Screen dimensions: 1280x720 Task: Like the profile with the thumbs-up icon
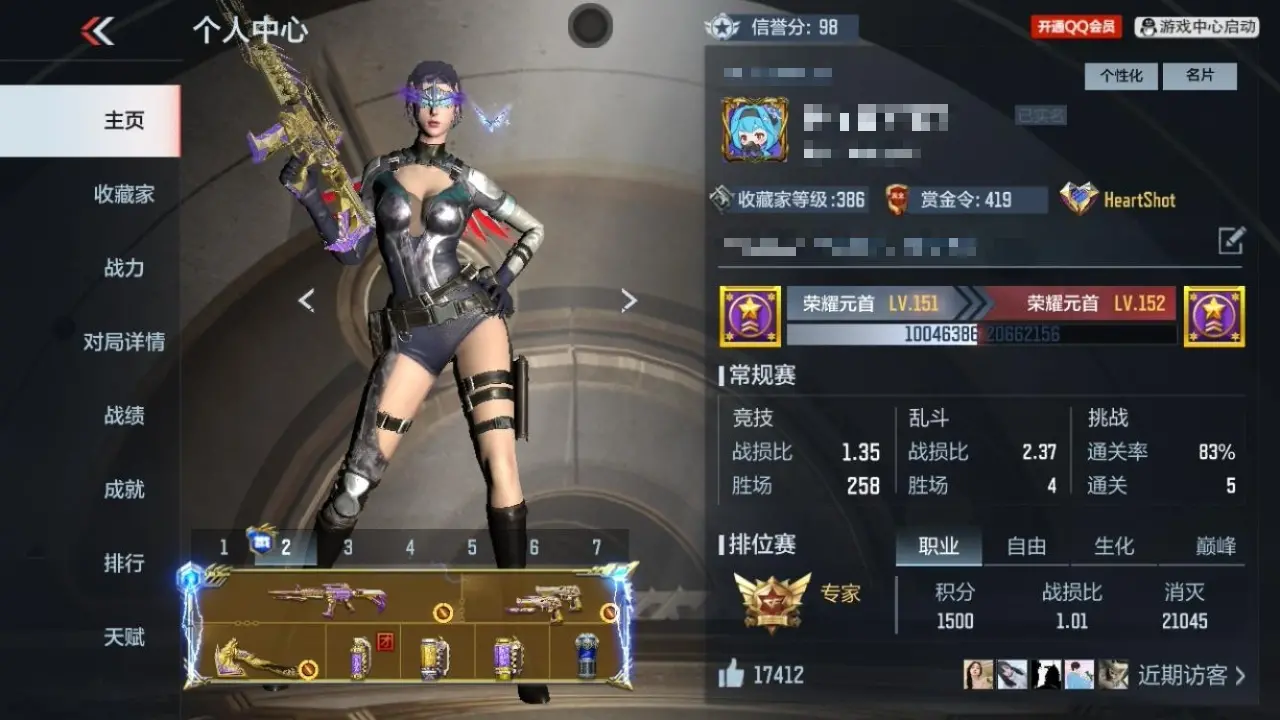pyautogui.click(x=731, y=675)
